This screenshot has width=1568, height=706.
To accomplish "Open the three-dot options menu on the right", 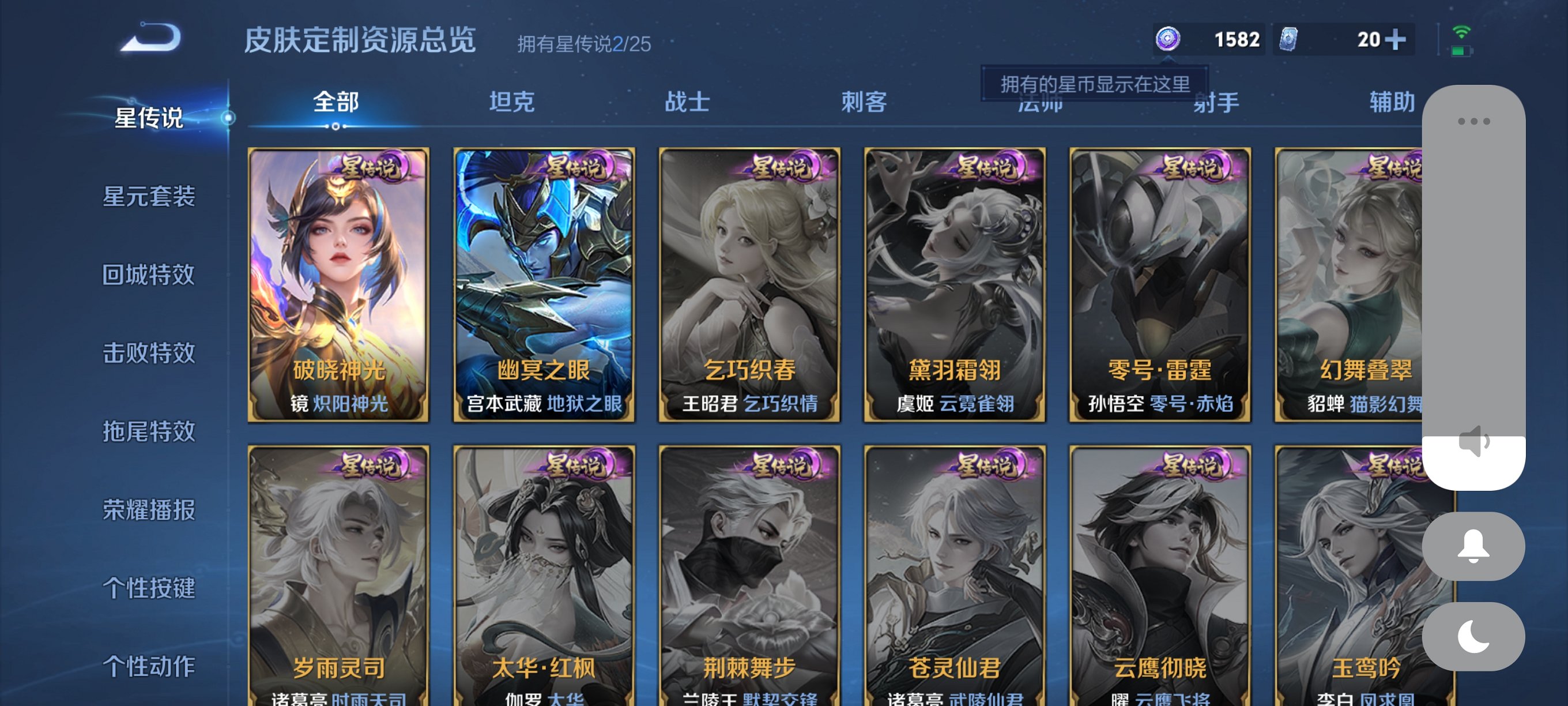I will [1473, 121].
